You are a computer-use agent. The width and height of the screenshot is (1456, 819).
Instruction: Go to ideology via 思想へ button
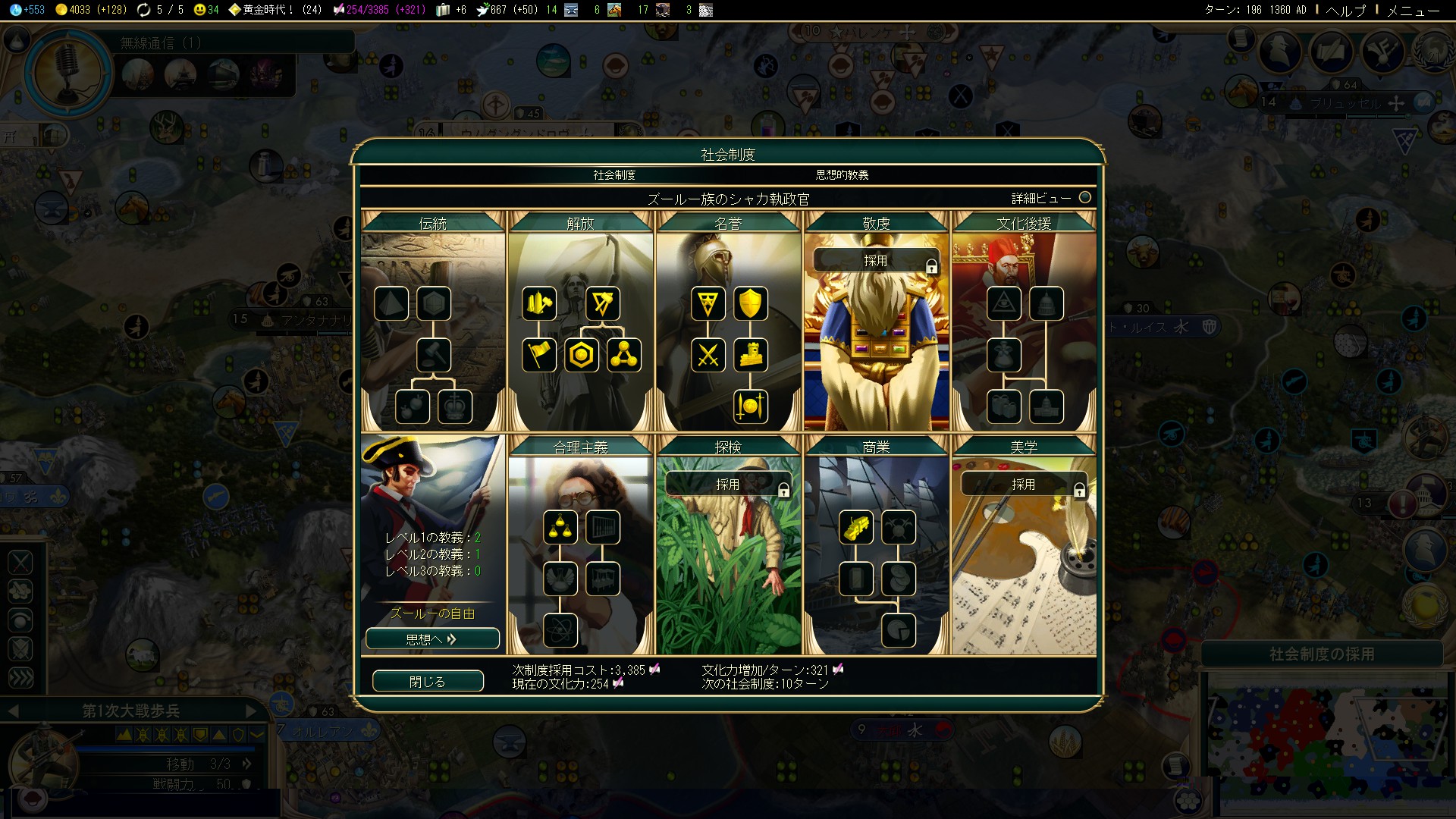[432, 639]
